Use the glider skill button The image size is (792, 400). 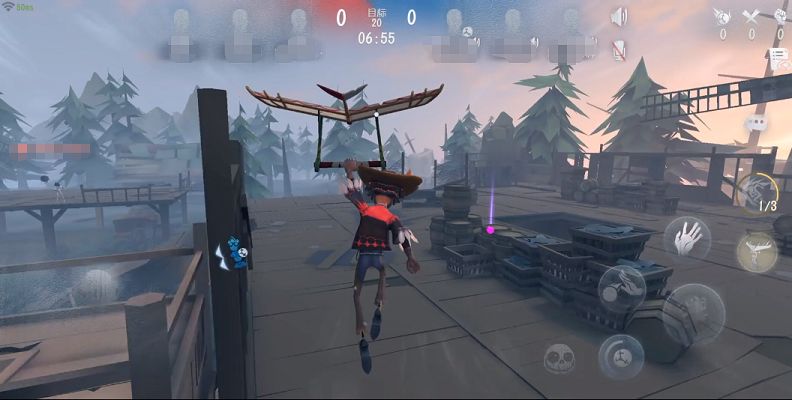click(x=757, y=251)
